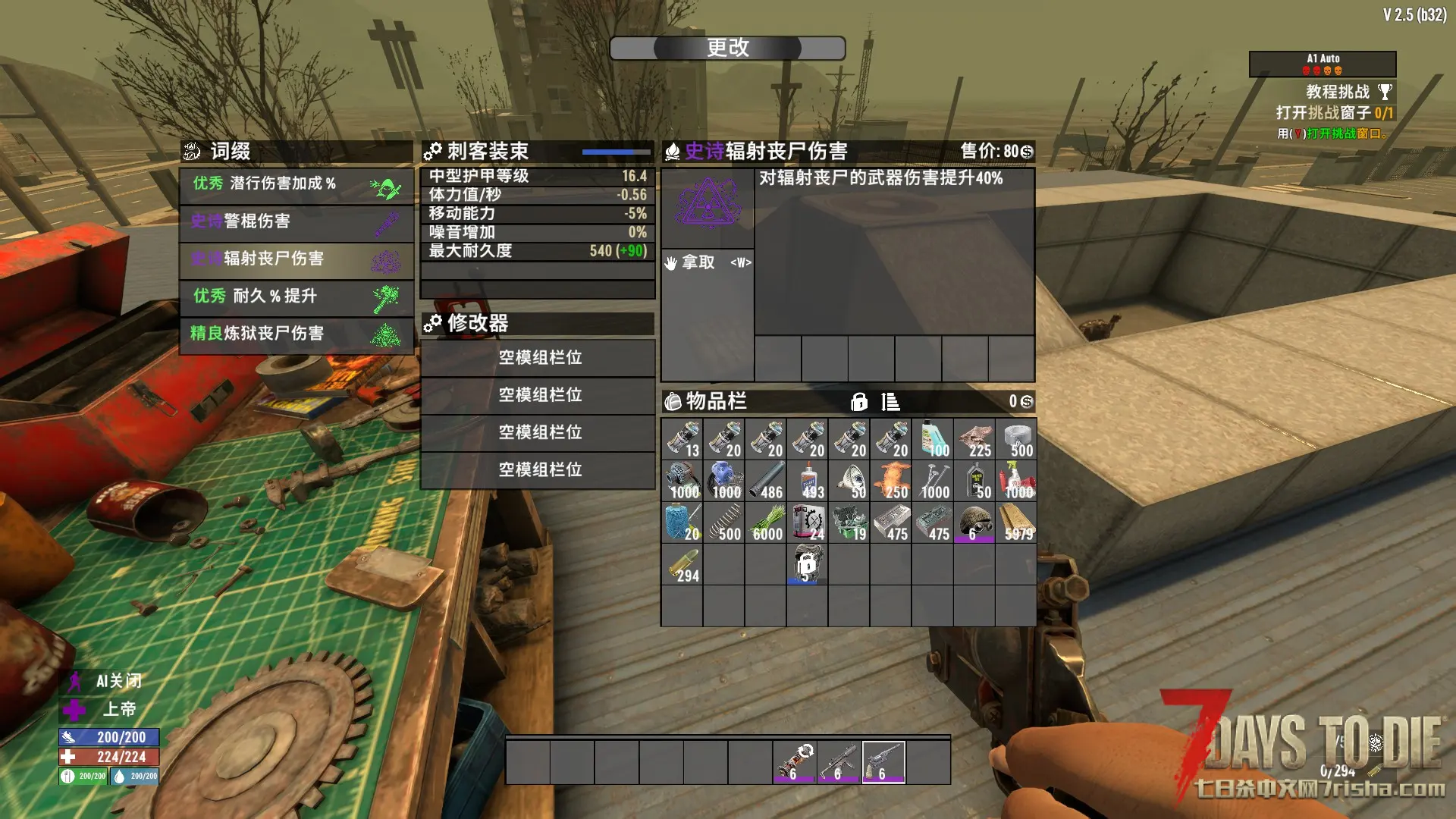The width and height of the screenshot is (1456, 819).
Task: Choose the 史诗警棍伤害 affix
Action: click(x=297, y=221)
